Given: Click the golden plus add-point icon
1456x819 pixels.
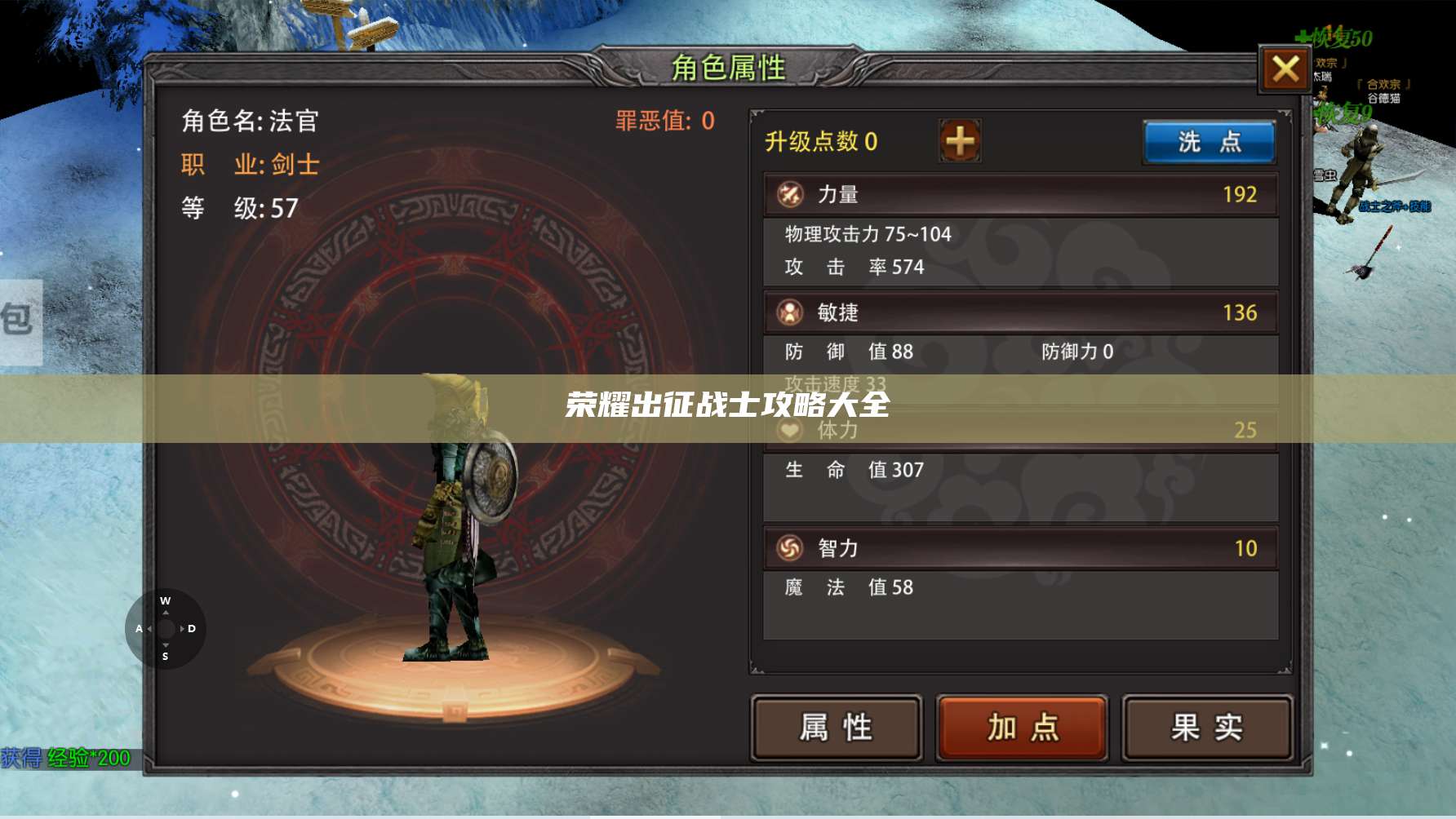Looking at the screenshot, I should point(959,139).
